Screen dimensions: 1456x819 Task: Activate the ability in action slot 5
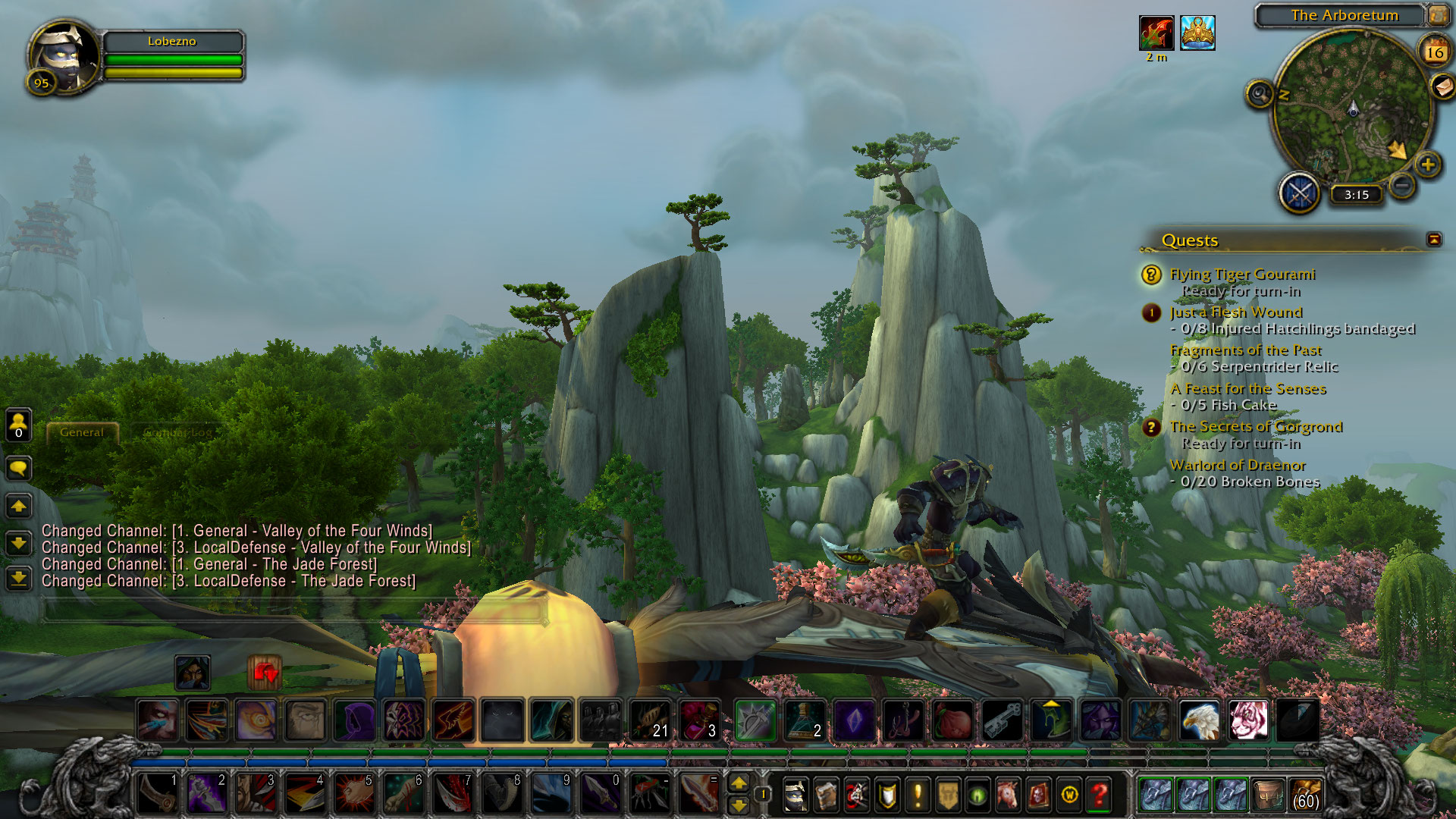point(354,795)
